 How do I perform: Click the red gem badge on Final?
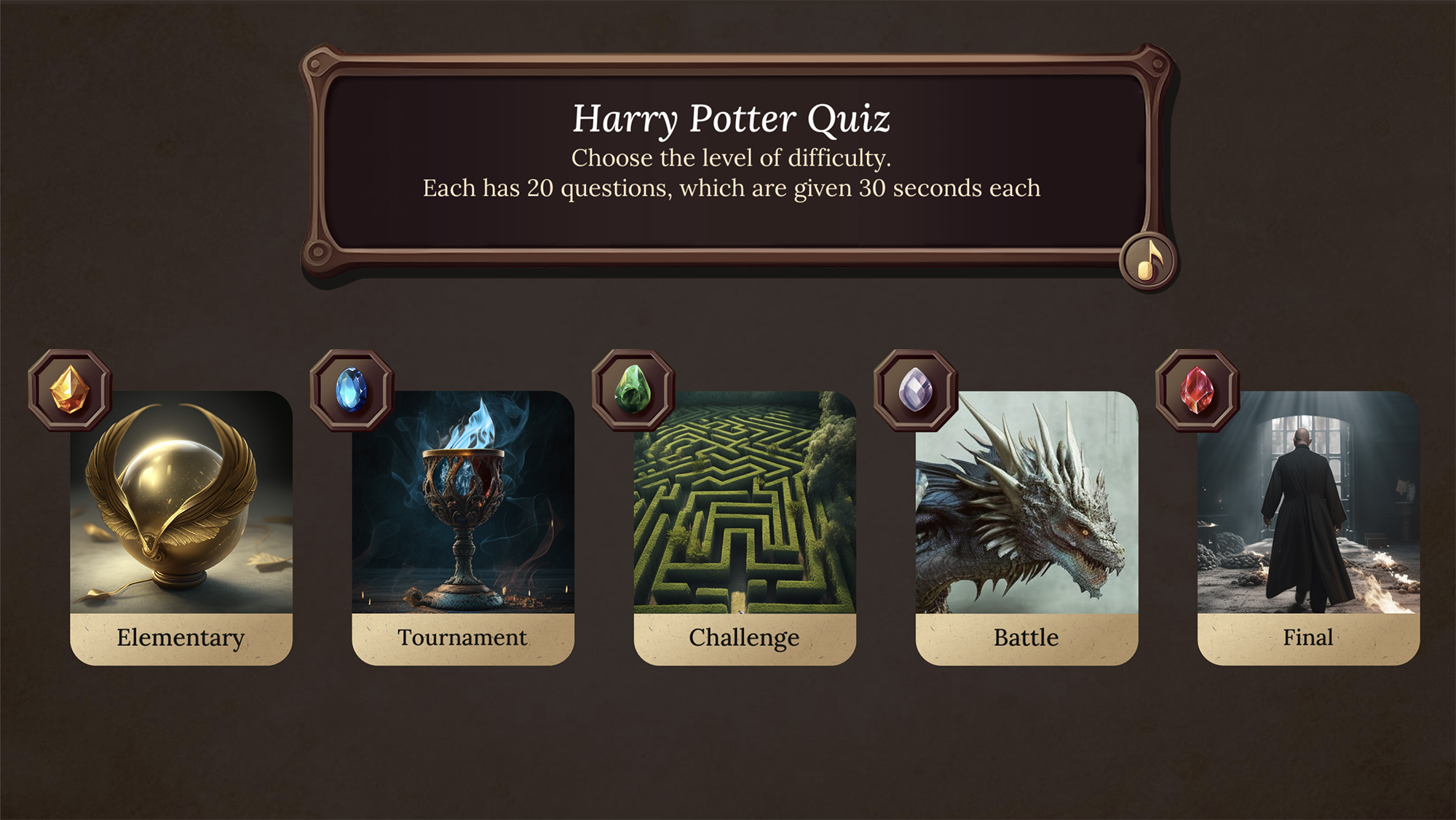[x=1198, y=392]
